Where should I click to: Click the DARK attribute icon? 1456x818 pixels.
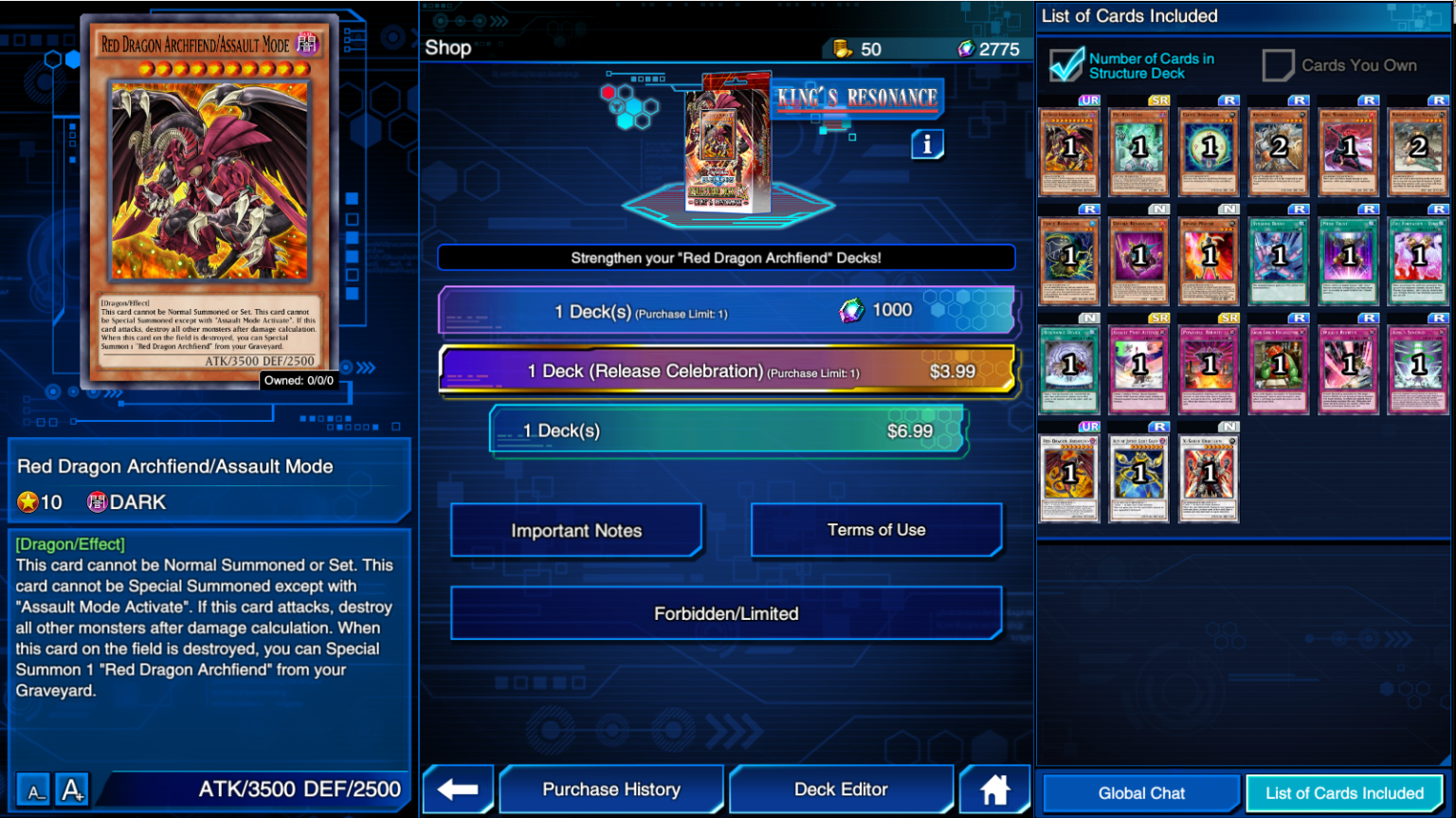[x=96, y=501]
